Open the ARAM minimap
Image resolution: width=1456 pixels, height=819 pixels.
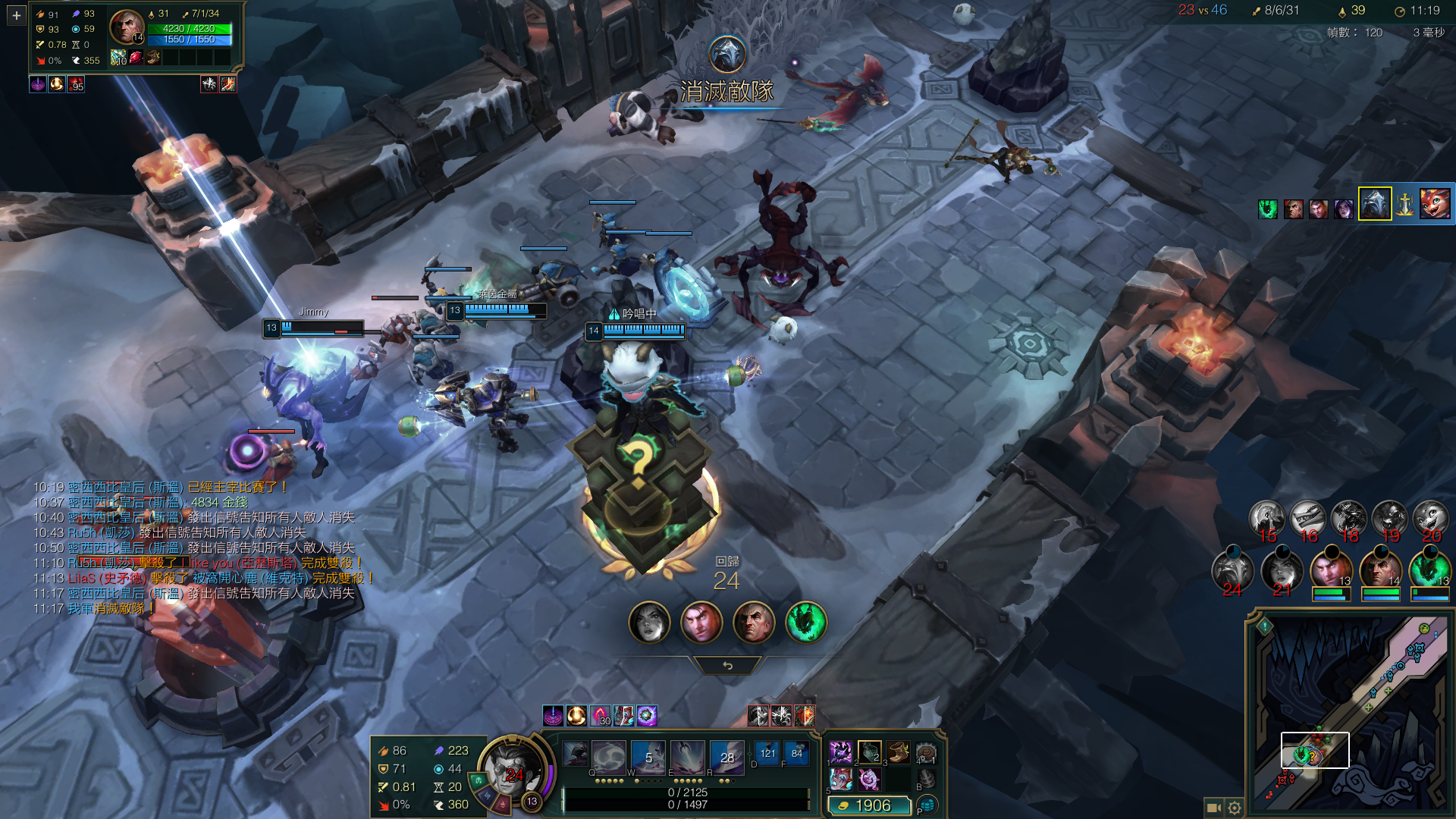tap(1349, 713)
